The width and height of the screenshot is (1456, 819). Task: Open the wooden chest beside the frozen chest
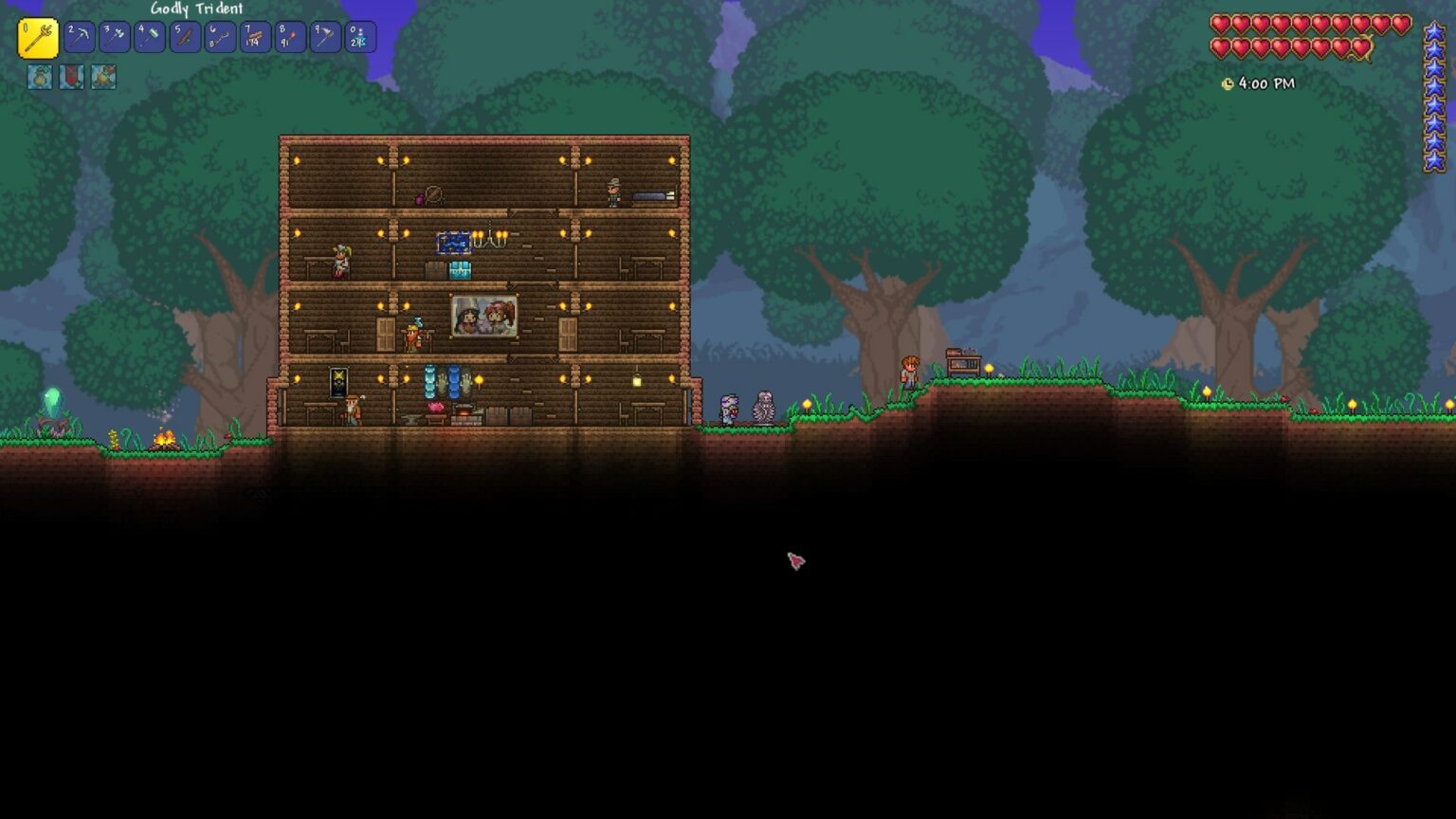tap(435, 268)
